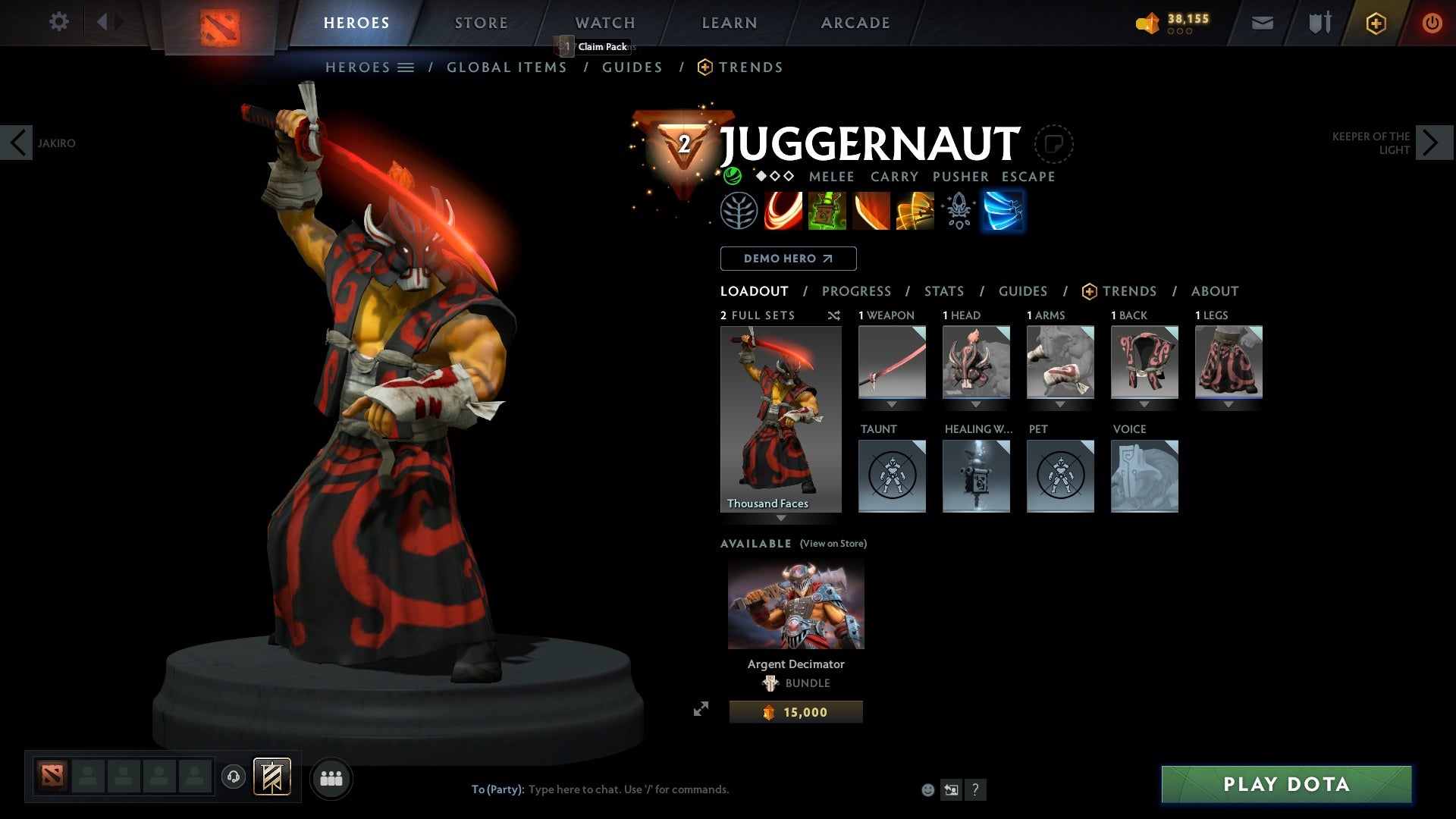This screenshot has width=1456, height=819.
Task: Select the Argent Decimator bundle thumbnail
Action: pos(795,603)
